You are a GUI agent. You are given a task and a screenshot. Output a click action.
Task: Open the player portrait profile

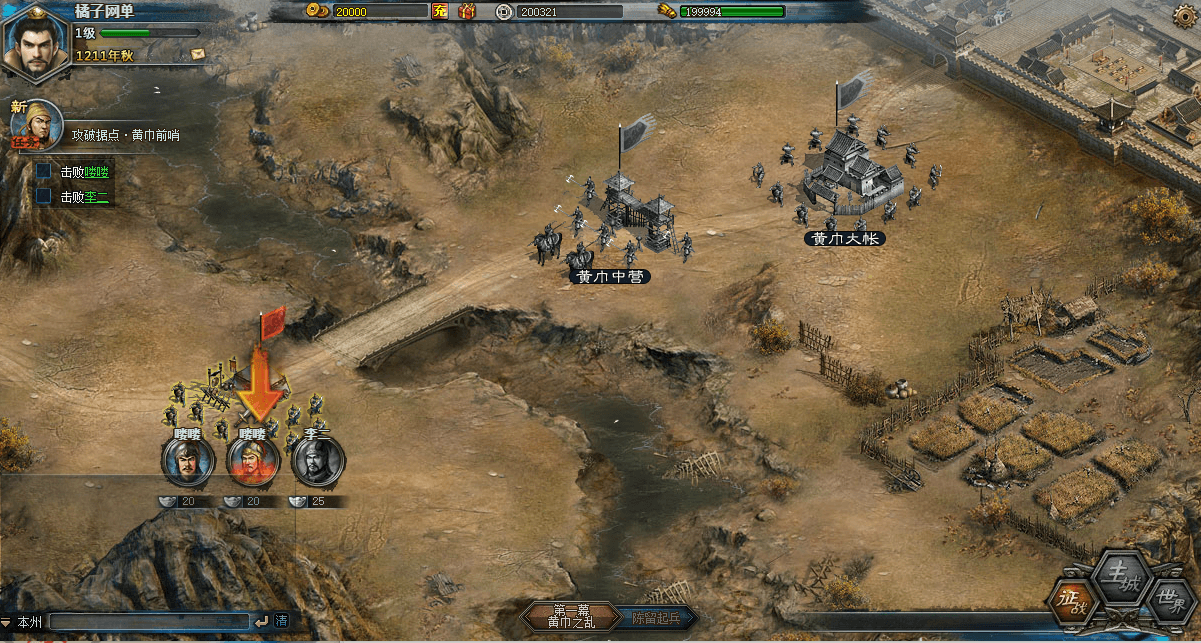point(34,39)
